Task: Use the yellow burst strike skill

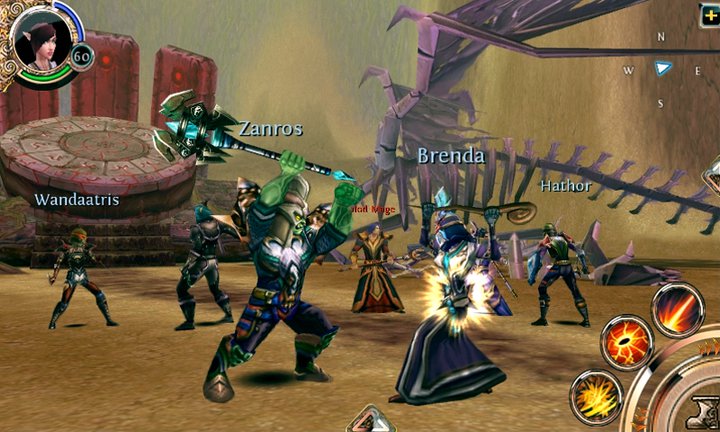Action: tap(596, 396)
